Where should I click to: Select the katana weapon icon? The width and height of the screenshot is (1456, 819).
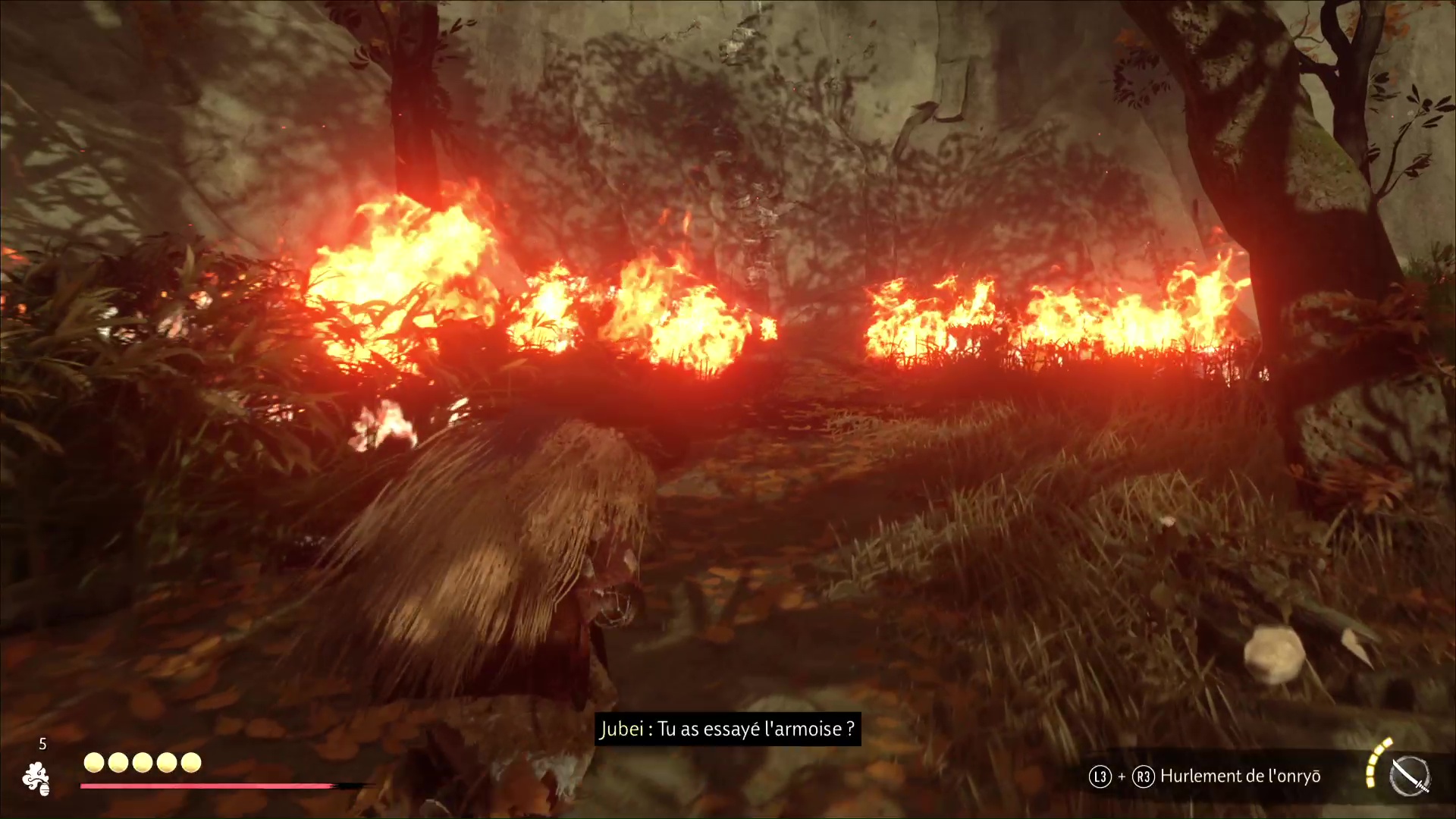click(x=1410, y=777)
